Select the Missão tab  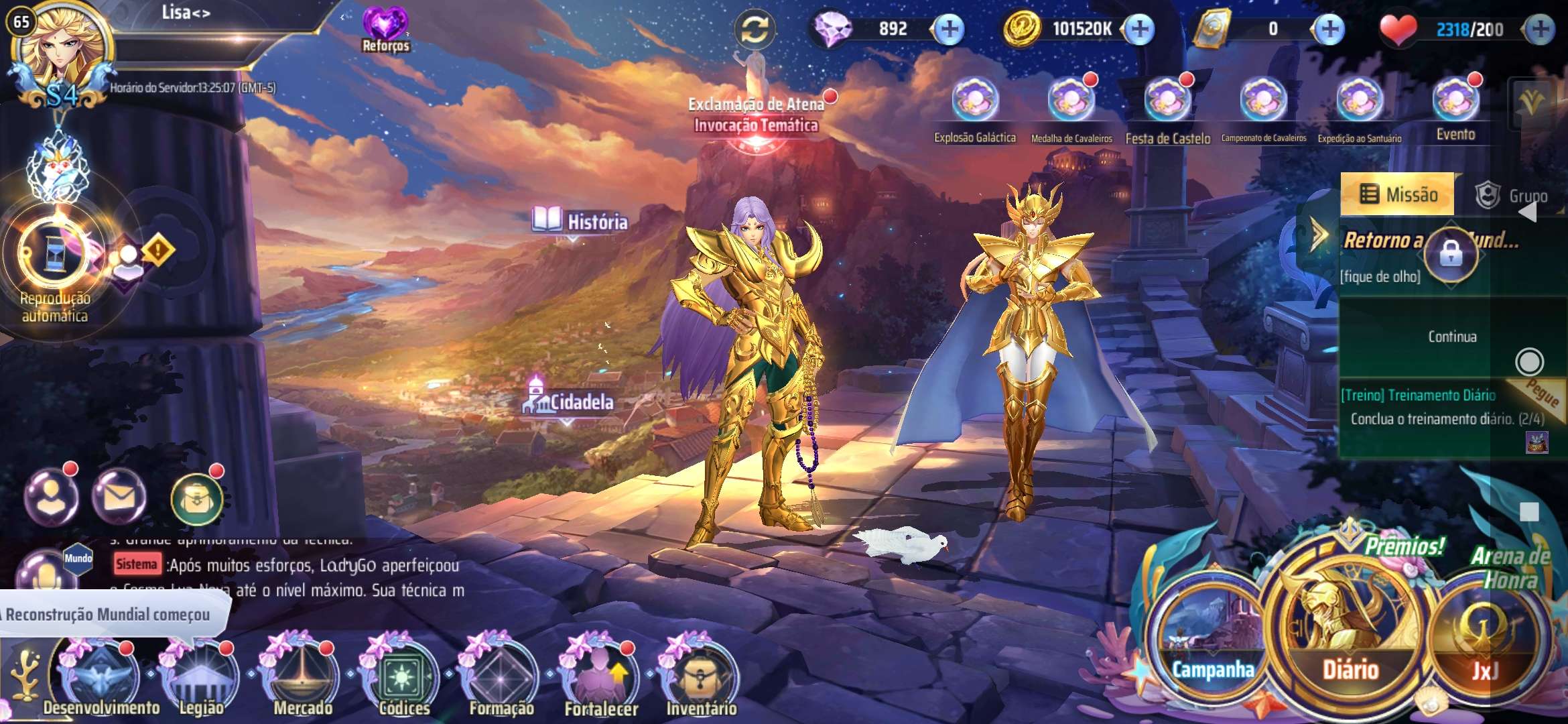click(x=1398, y=194)
